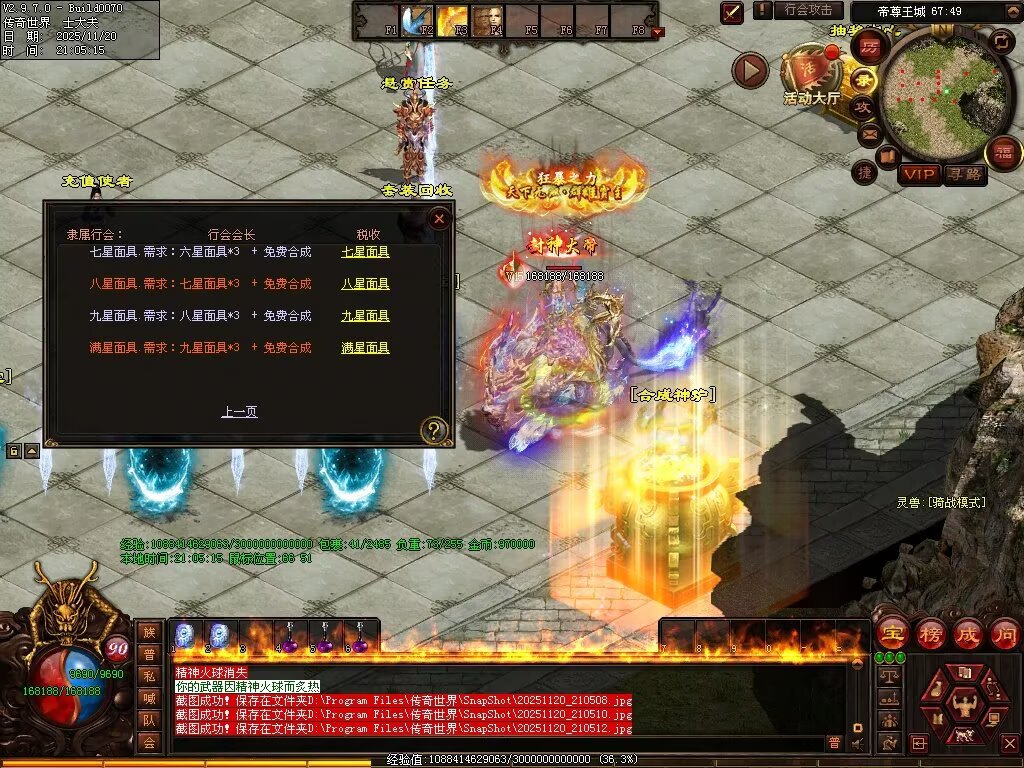Close the mask synthesis dialog

click(x=439, y=218)
